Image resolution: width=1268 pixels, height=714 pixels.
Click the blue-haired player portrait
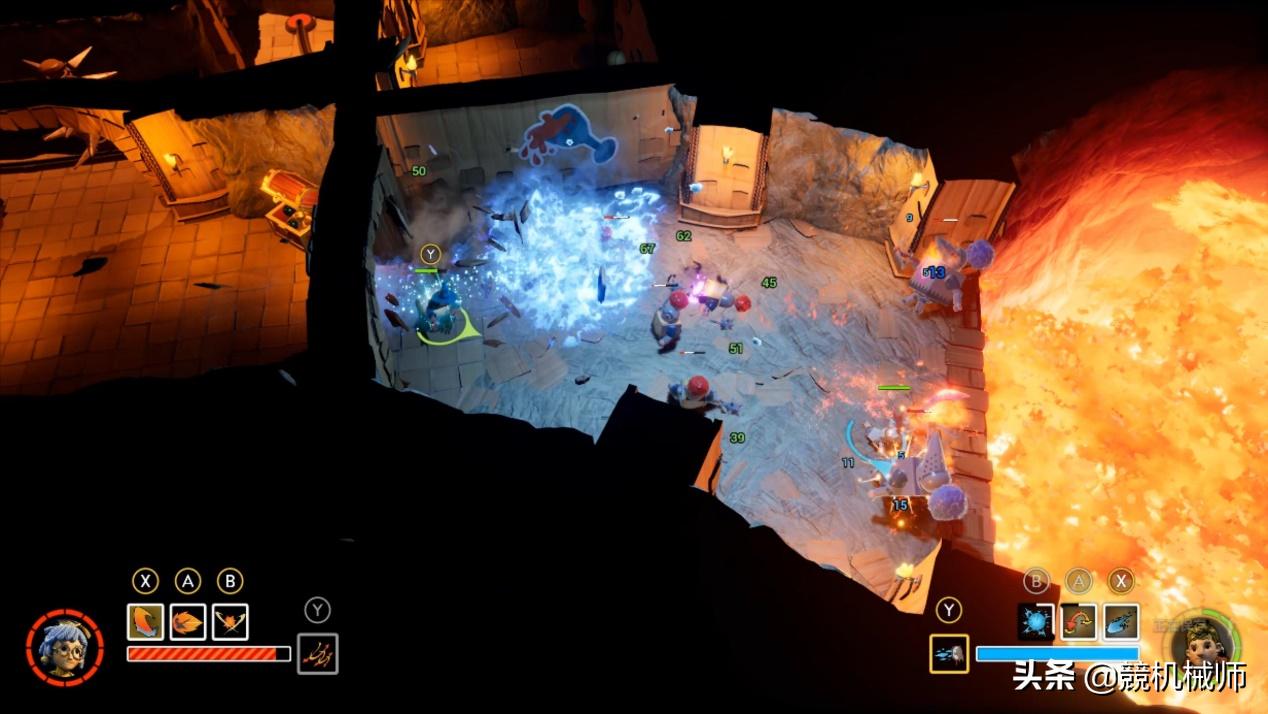[64, 646]
